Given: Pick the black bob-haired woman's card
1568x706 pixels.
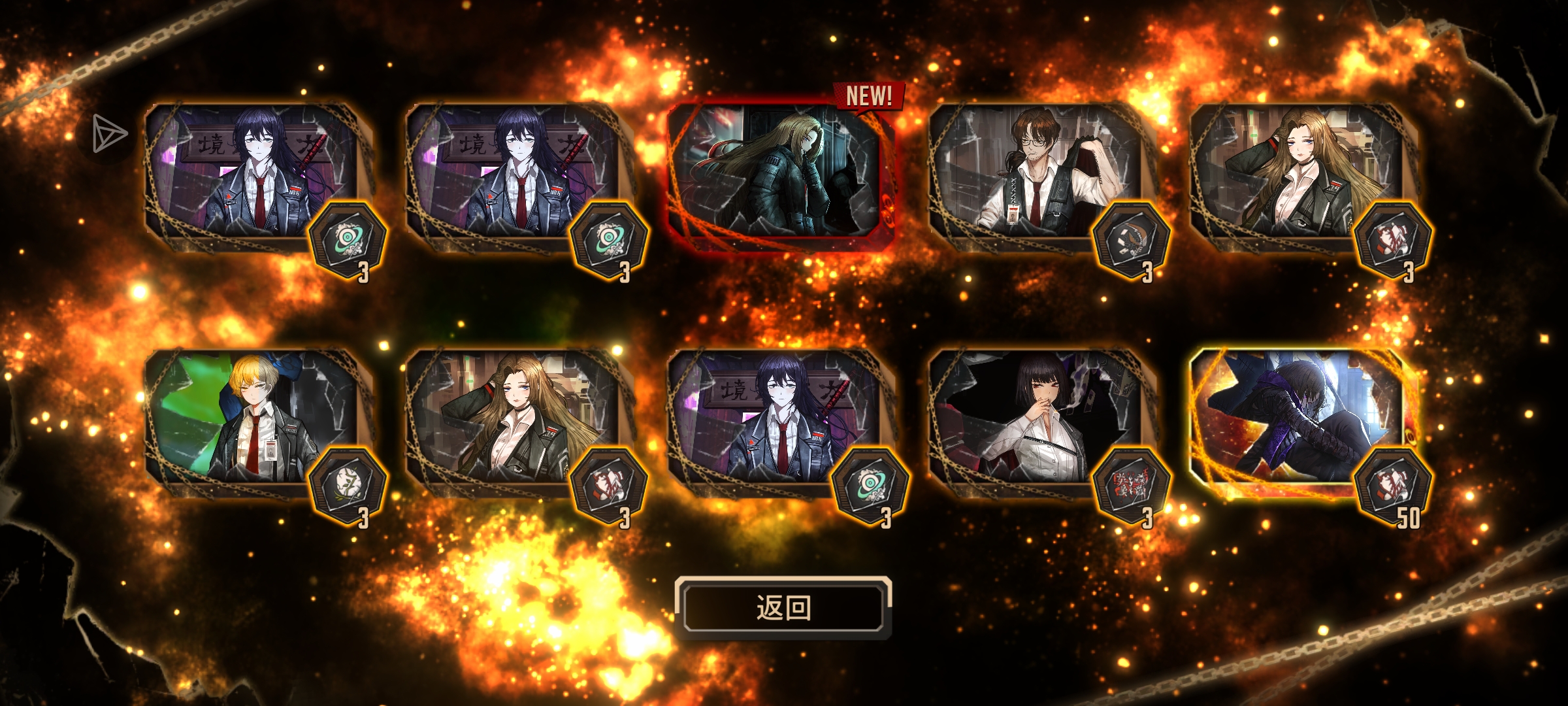Looking at the screenshot, I should [1036, 418].
